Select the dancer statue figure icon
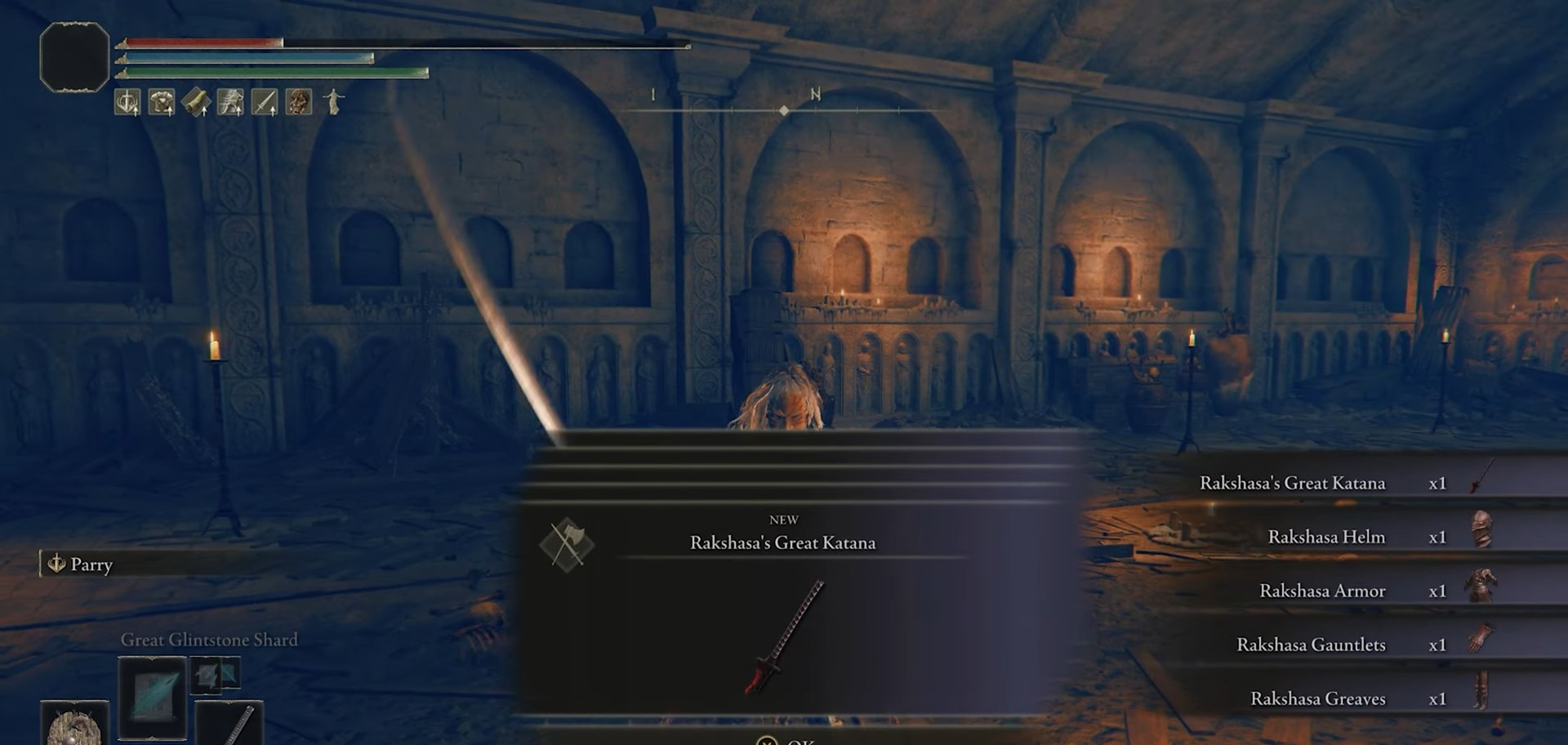The height and width of the screenshot is (745, 1568). (332, 102)
